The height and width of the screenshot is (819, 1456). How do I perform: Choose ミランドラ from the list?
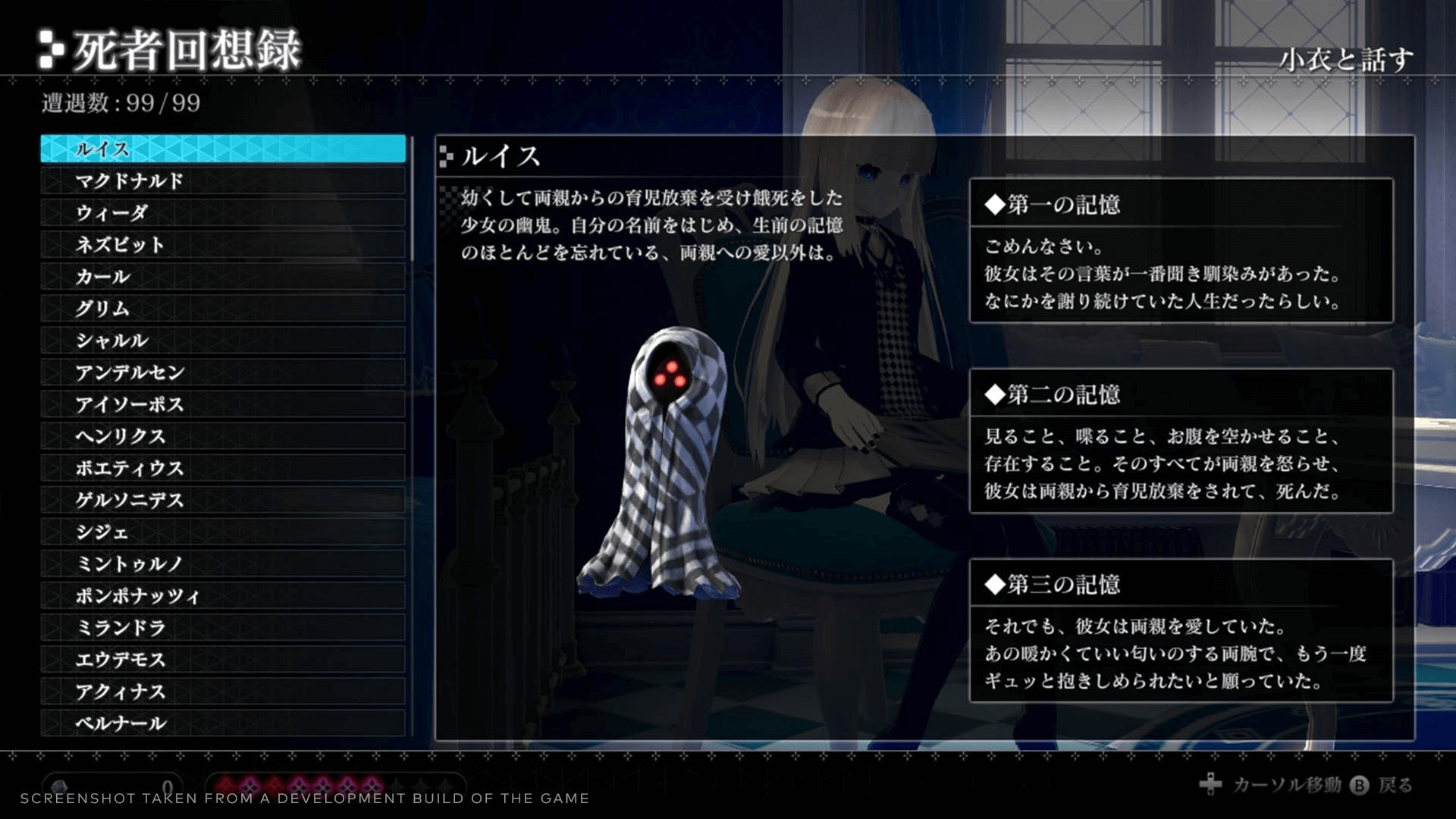(x=223, y=628)
